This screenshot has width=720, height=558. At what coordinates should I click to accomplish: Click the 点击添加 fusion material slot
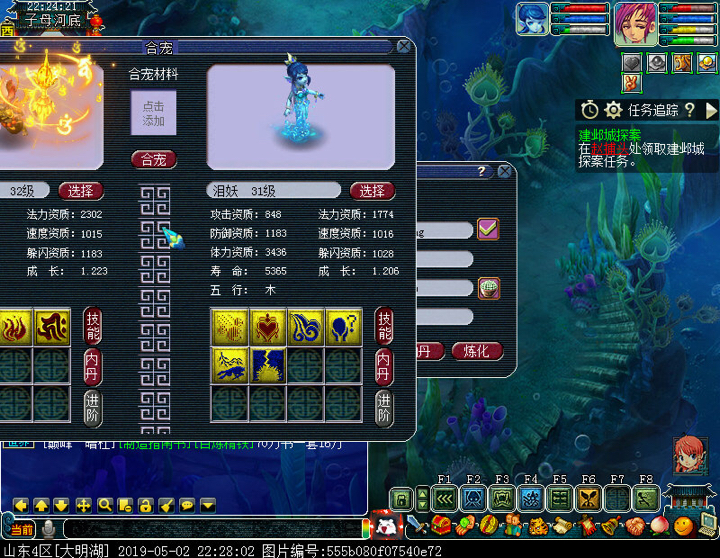(153, 114)
